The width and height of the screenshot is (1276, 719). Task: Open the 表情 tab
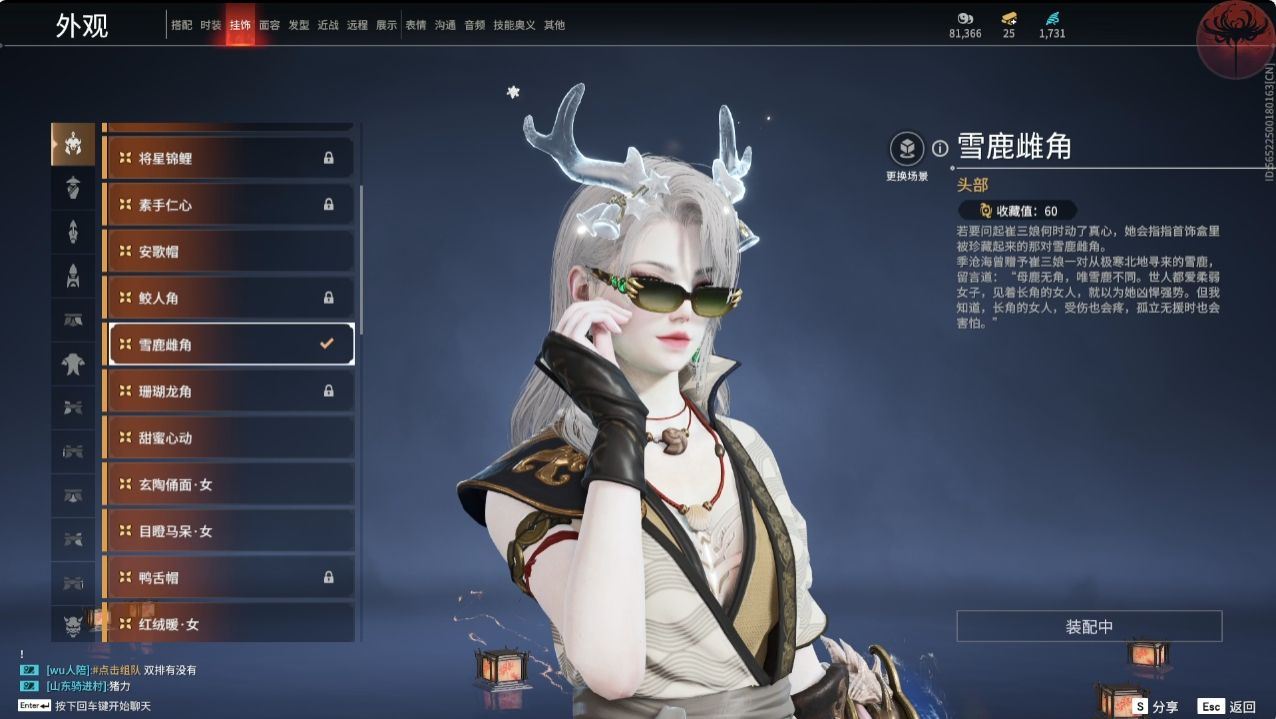point(415,25)
